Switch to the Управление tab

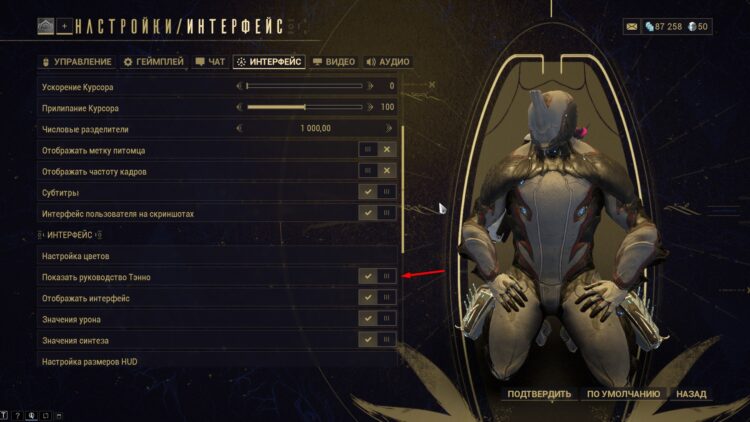point(77,62)
